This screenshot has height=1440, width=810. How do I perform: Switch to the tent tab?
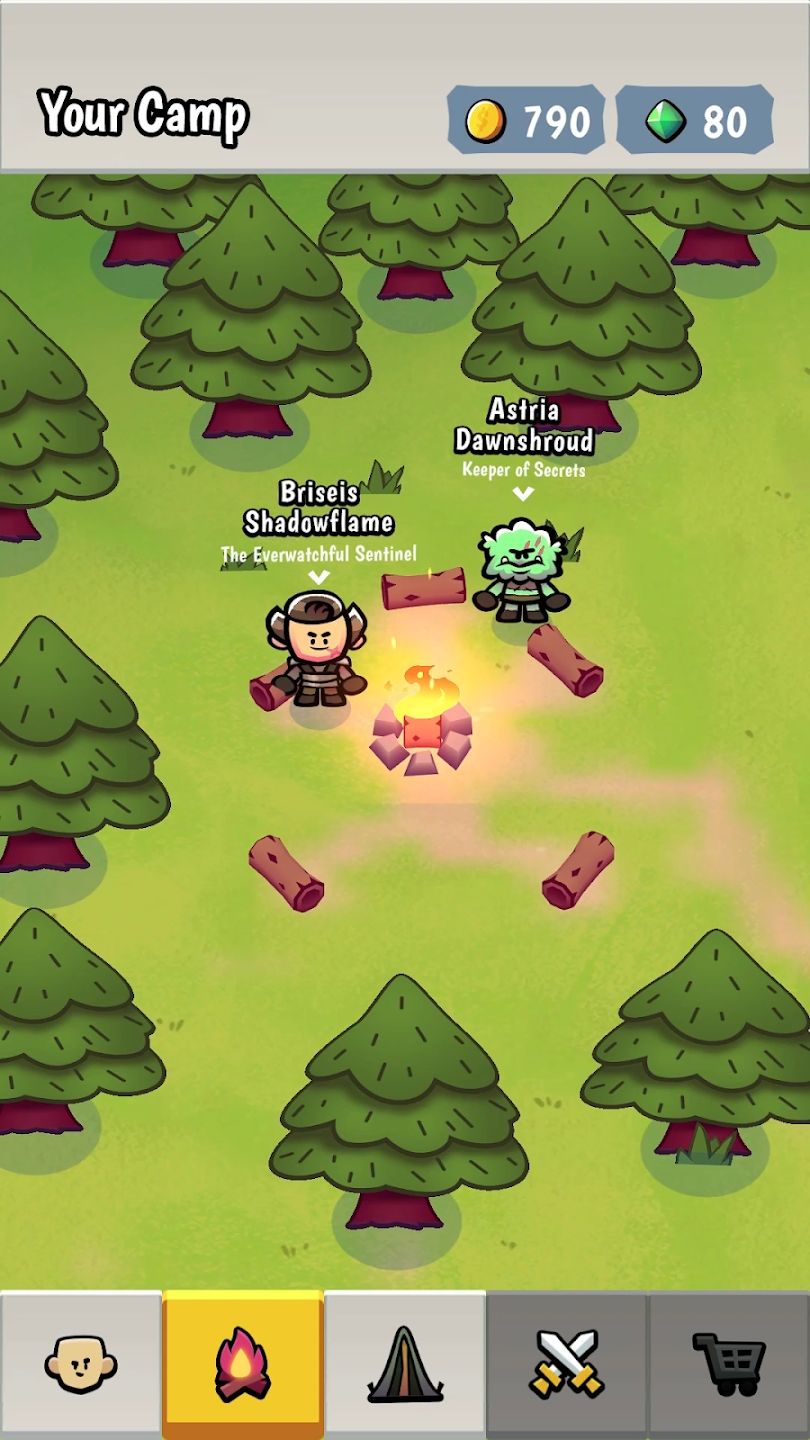[405, 1364]
